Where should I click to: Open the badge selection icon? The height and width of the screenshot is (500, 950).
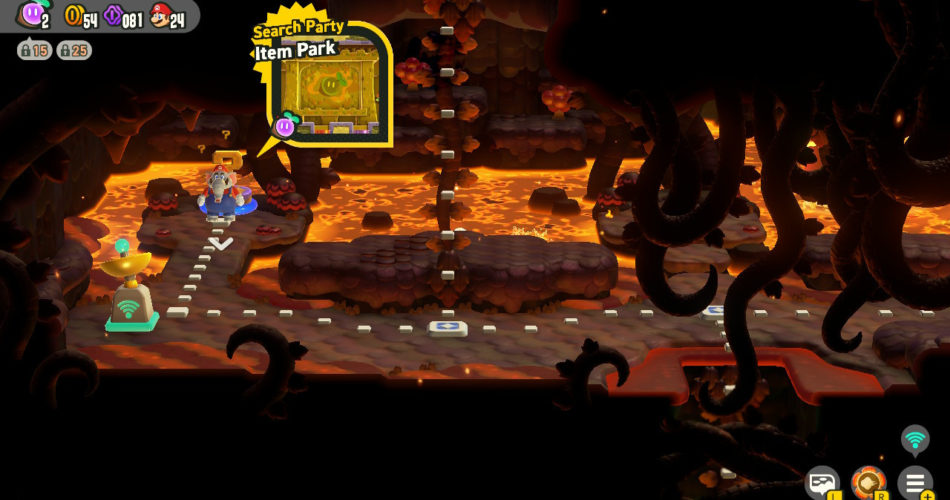click(867, 482)
